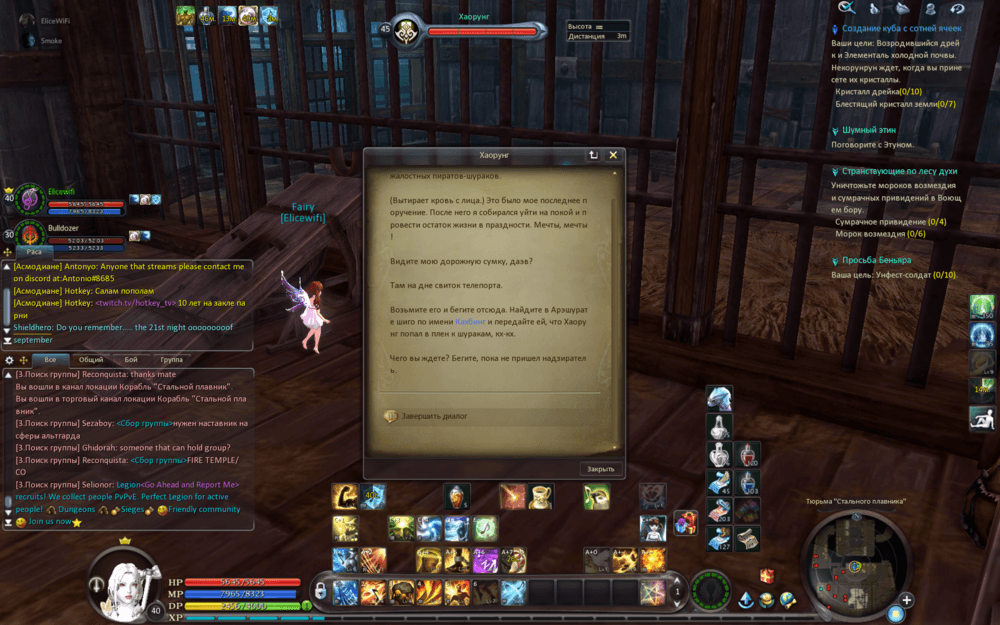This screenshot has width=1000, height=625.
Task: Click the minimap plus zoom button
Action: (906, 600)
